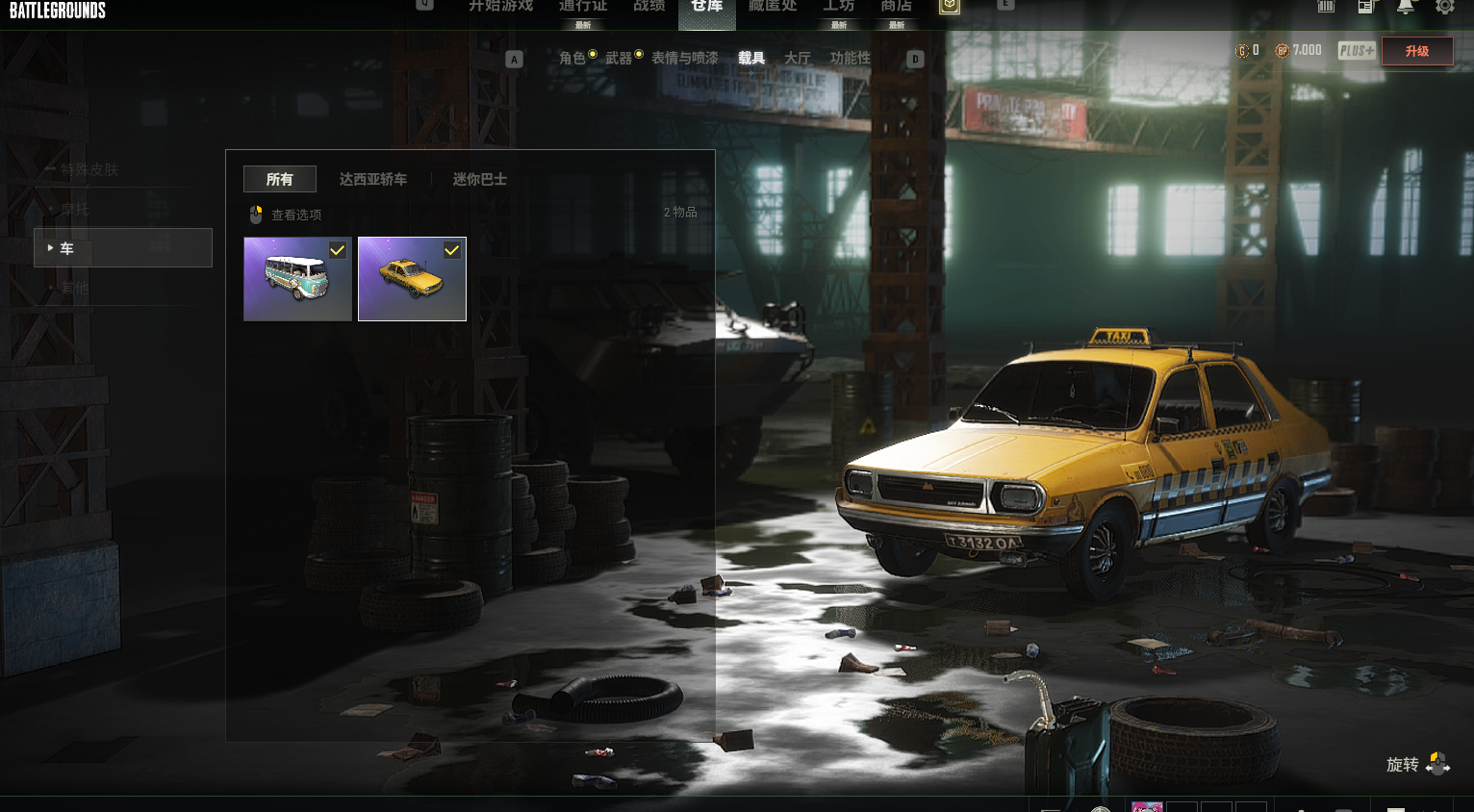Visit the 商店 (Store) menu
Image resolution: width=1474 pixels, height=812 pixels.
point(897,7)
